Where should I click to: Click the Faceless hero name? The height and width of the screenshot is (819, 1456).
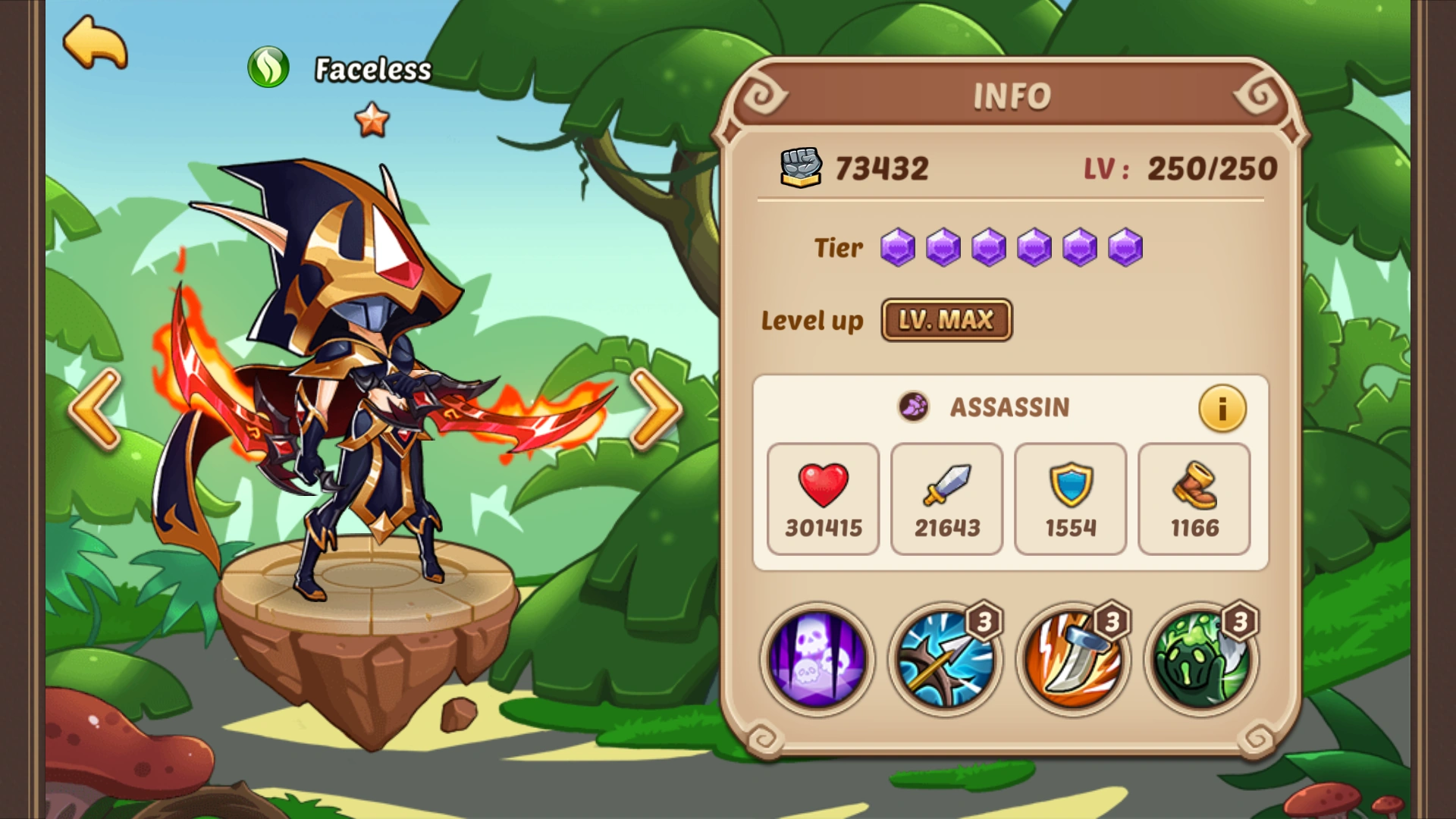372,68
